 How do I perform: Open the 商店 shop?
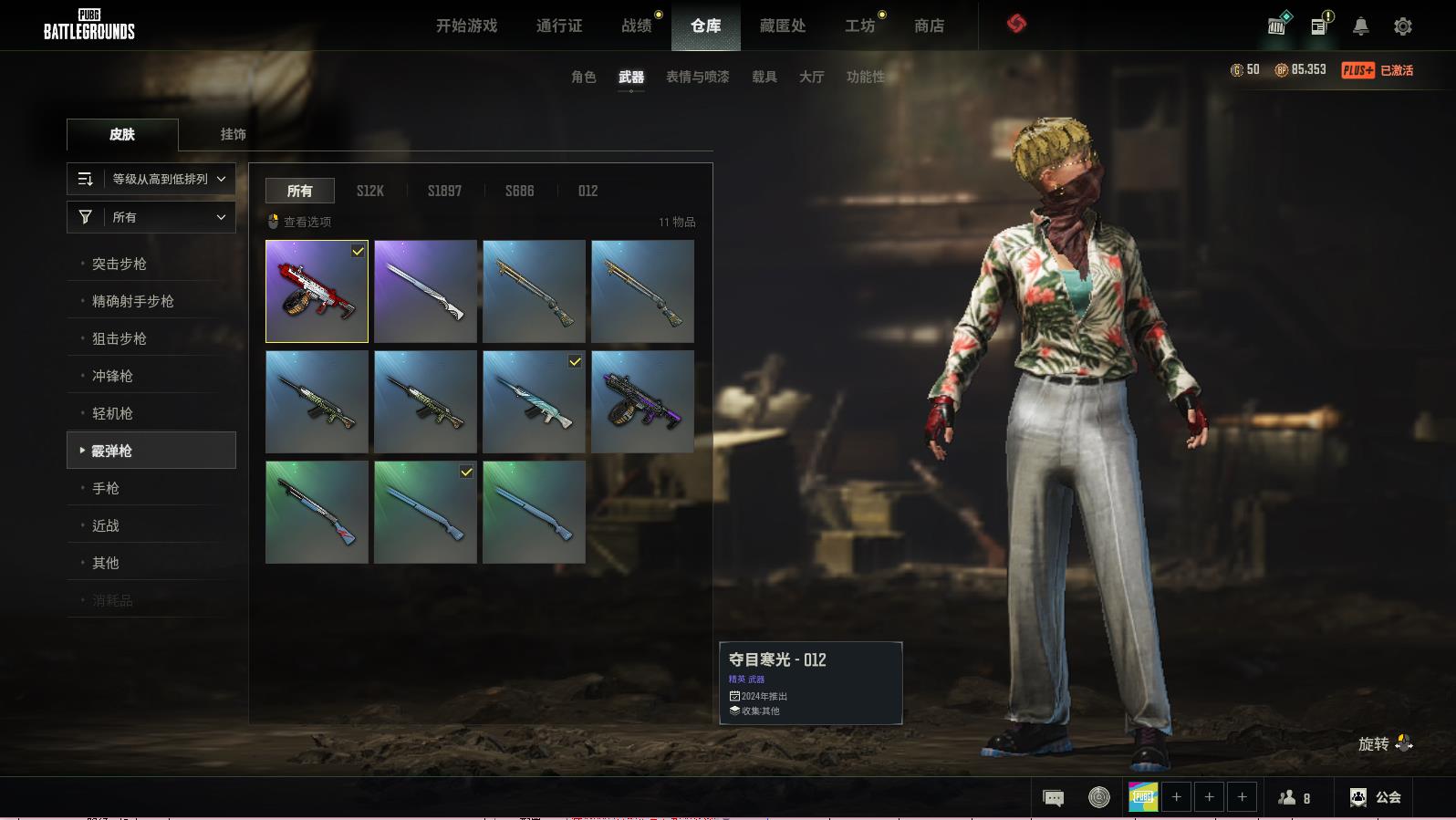click(929, 26)
